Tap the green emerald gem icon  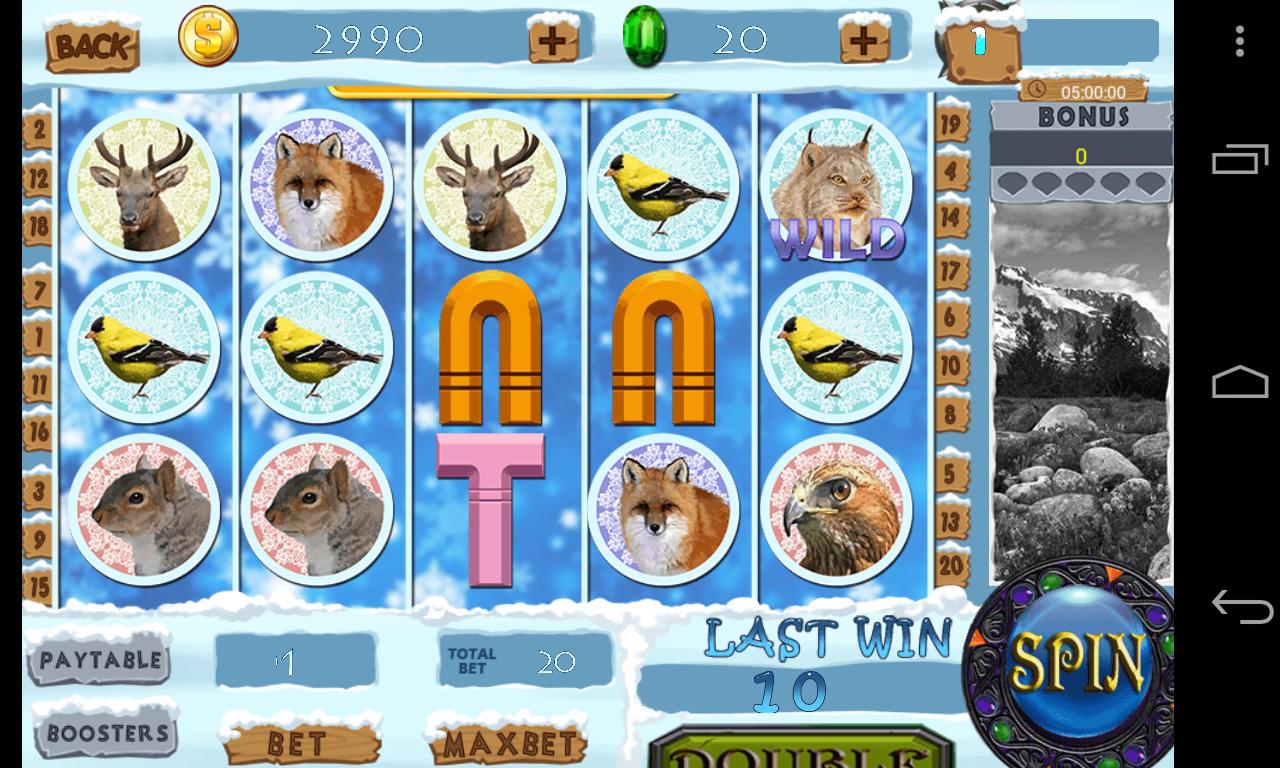coord(646,37)
